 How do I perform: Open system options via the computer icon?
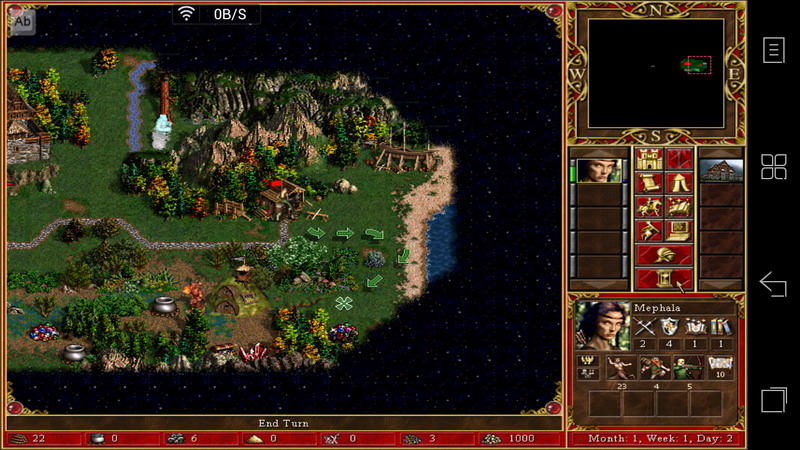pos(678,231)
